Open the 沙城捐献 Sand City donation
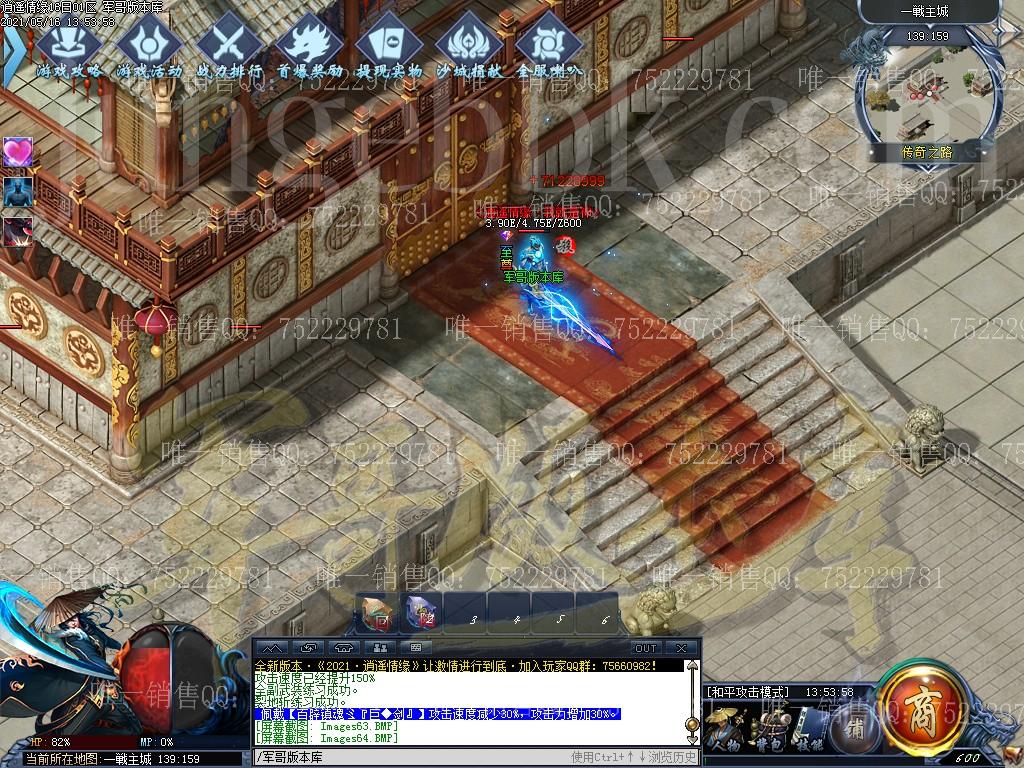Viewport: 1024px width, 768px height. 469,44
